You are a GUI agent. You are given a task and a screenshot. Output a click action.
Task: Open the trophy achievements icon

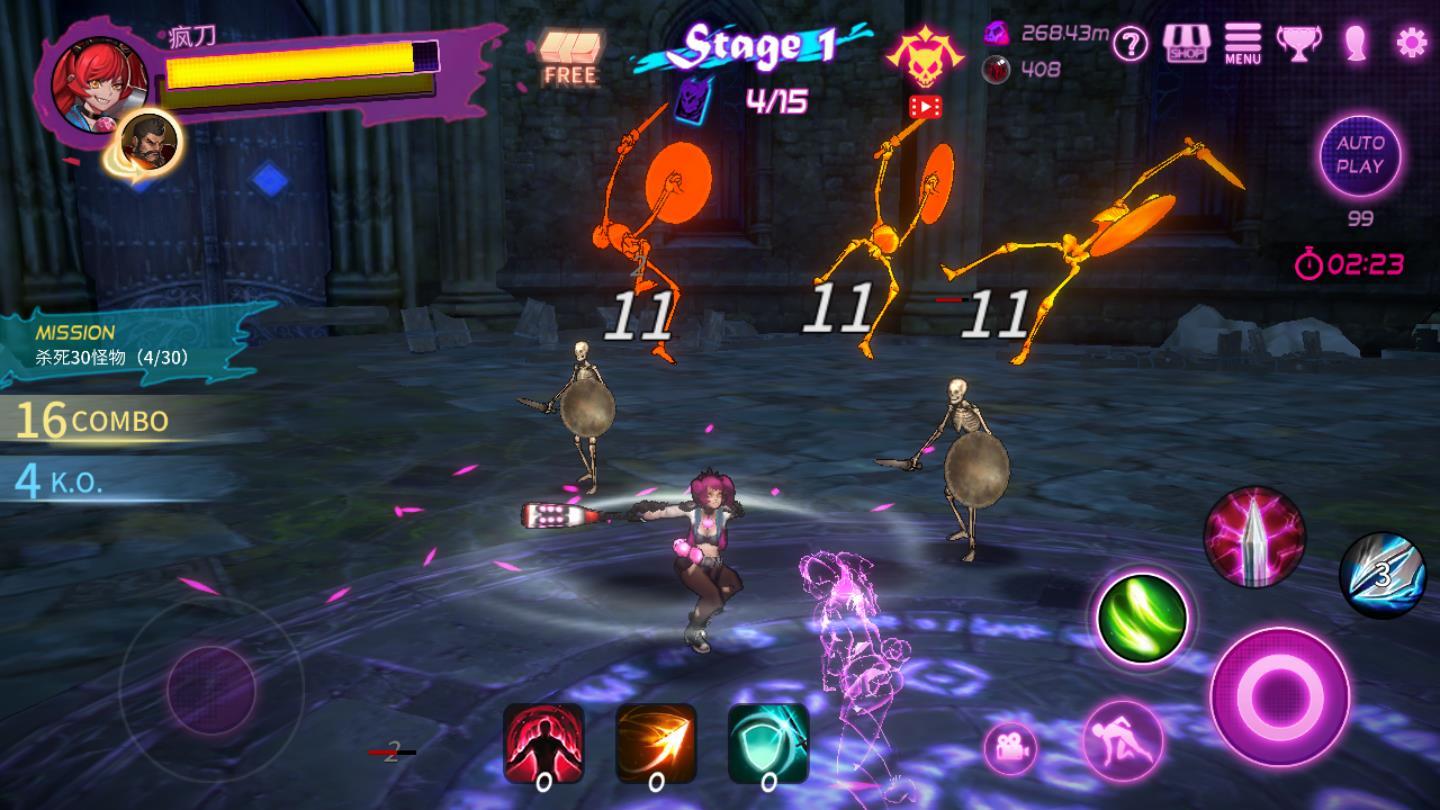(1299, 43)
